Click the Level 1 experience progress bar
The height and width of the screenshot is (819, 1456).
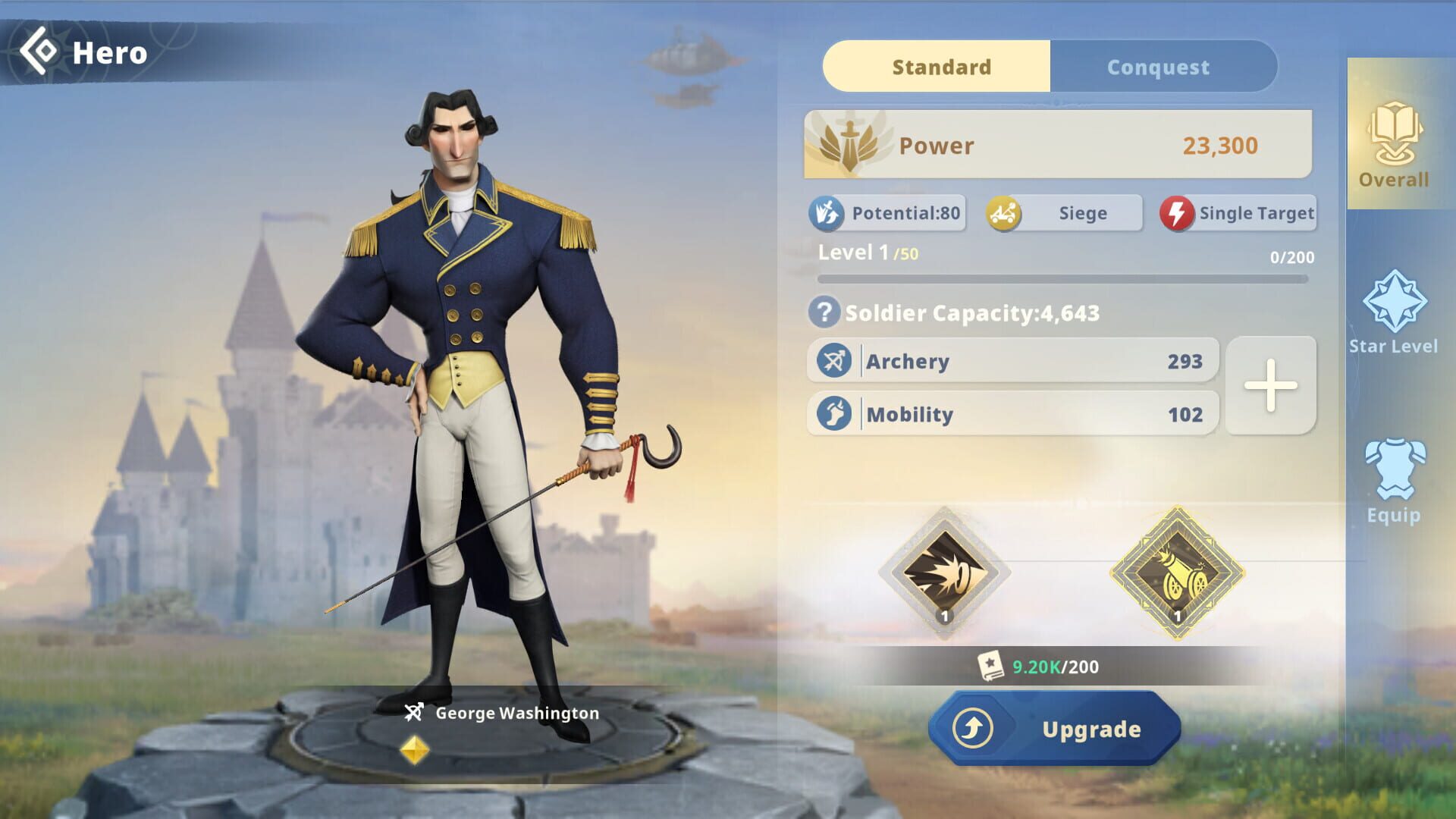pyautogui.click(x=1062, y=278)
